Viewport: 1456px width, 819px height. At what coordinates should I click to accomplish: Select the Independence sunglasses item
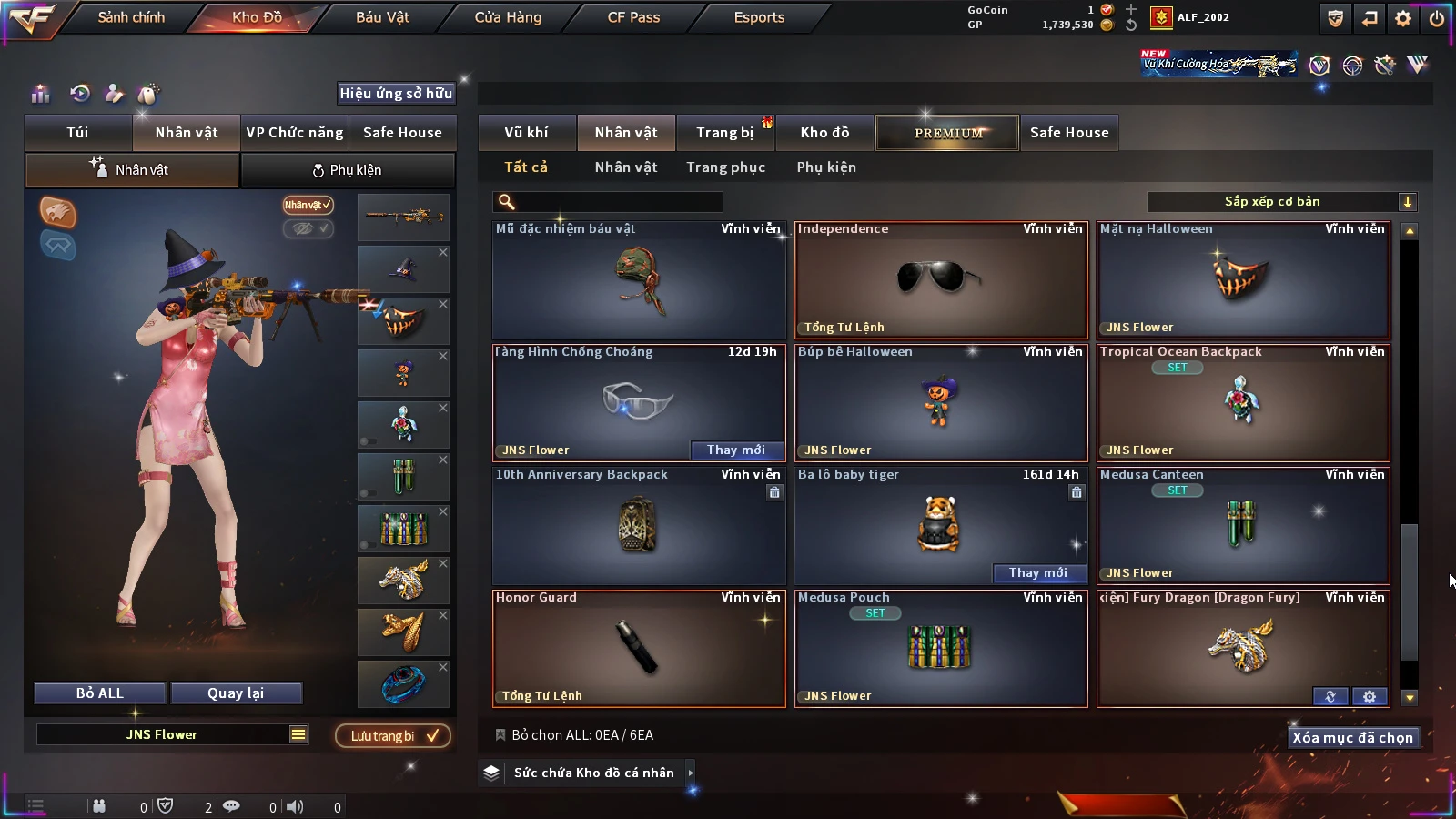[941, 279]
